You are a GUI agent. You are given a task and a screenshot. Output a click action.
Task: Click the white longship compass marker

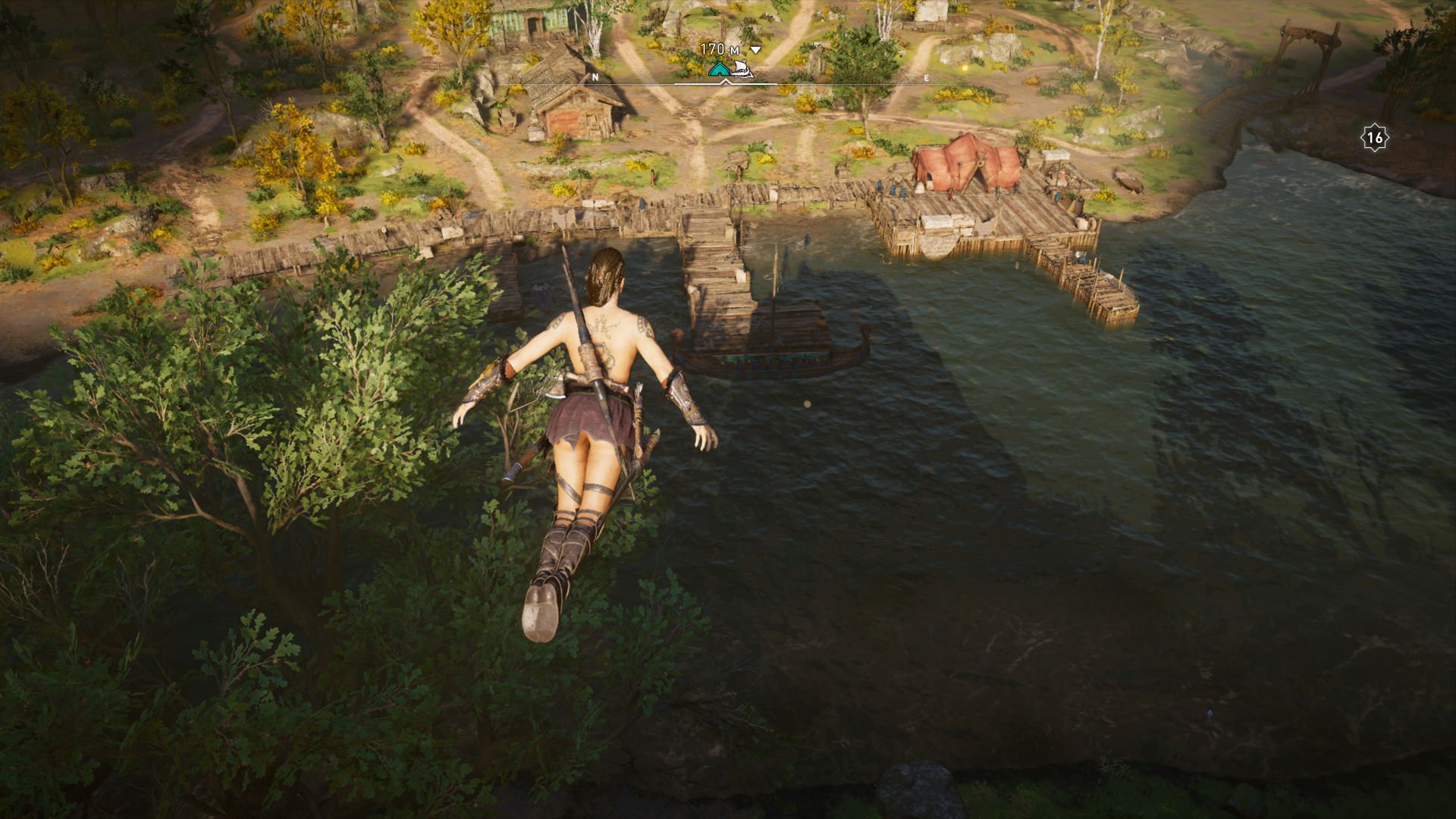pyautogui.click(x=741, y=71)
